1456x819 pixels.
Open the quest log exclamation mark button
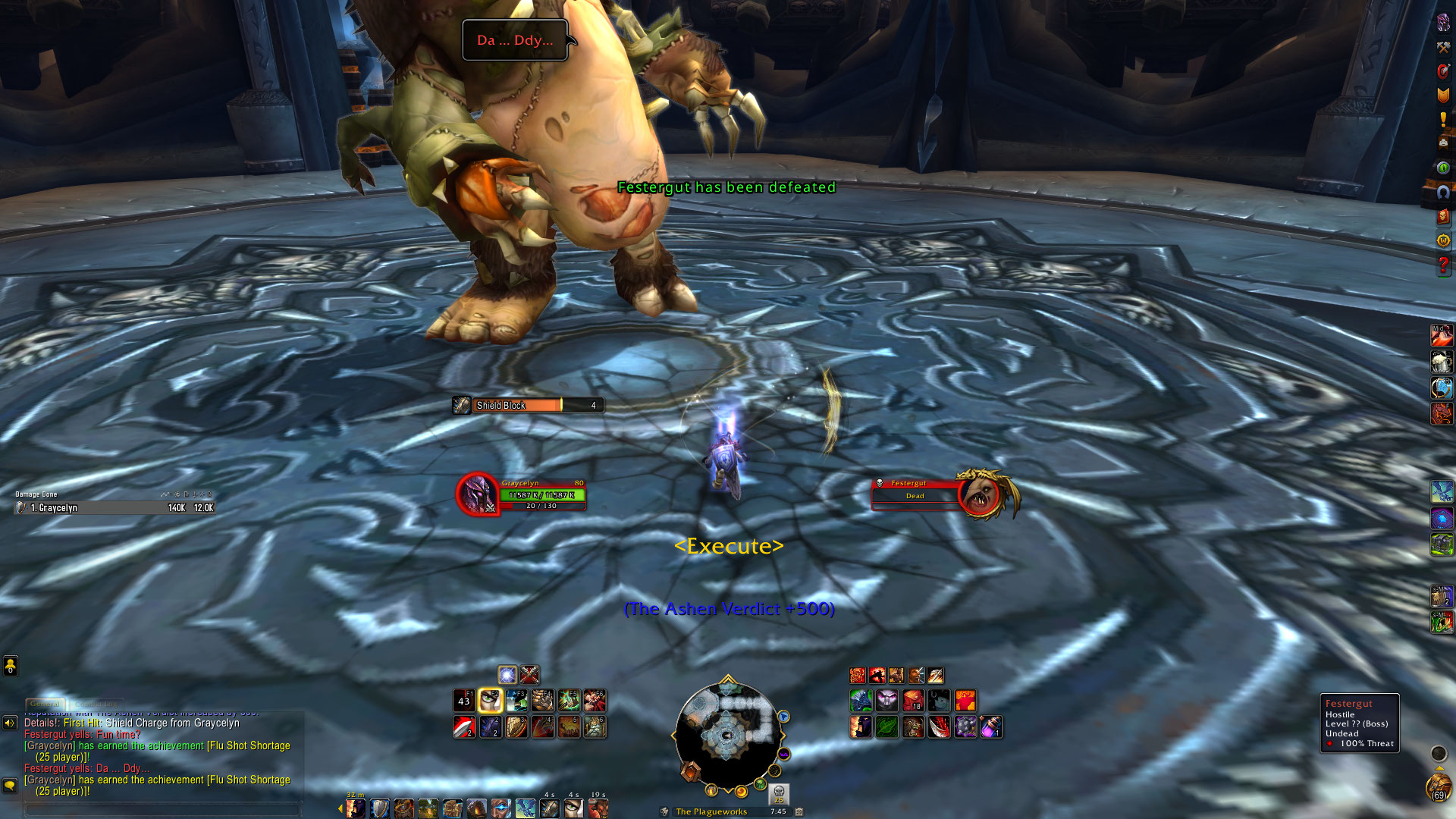pos(1443,119)
